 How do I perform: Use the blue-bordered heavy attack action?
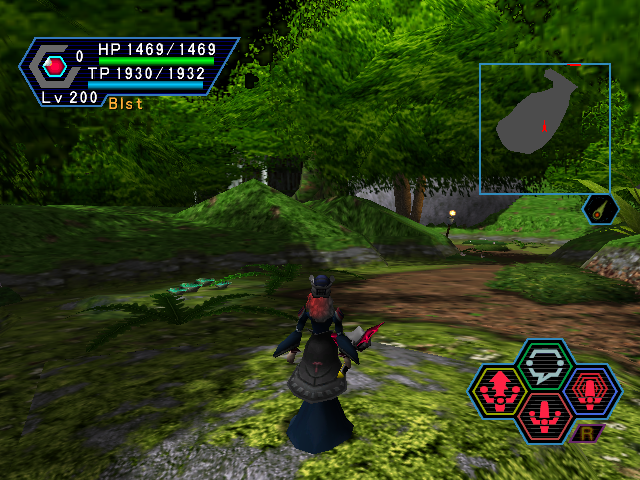(x=592, y=389)
